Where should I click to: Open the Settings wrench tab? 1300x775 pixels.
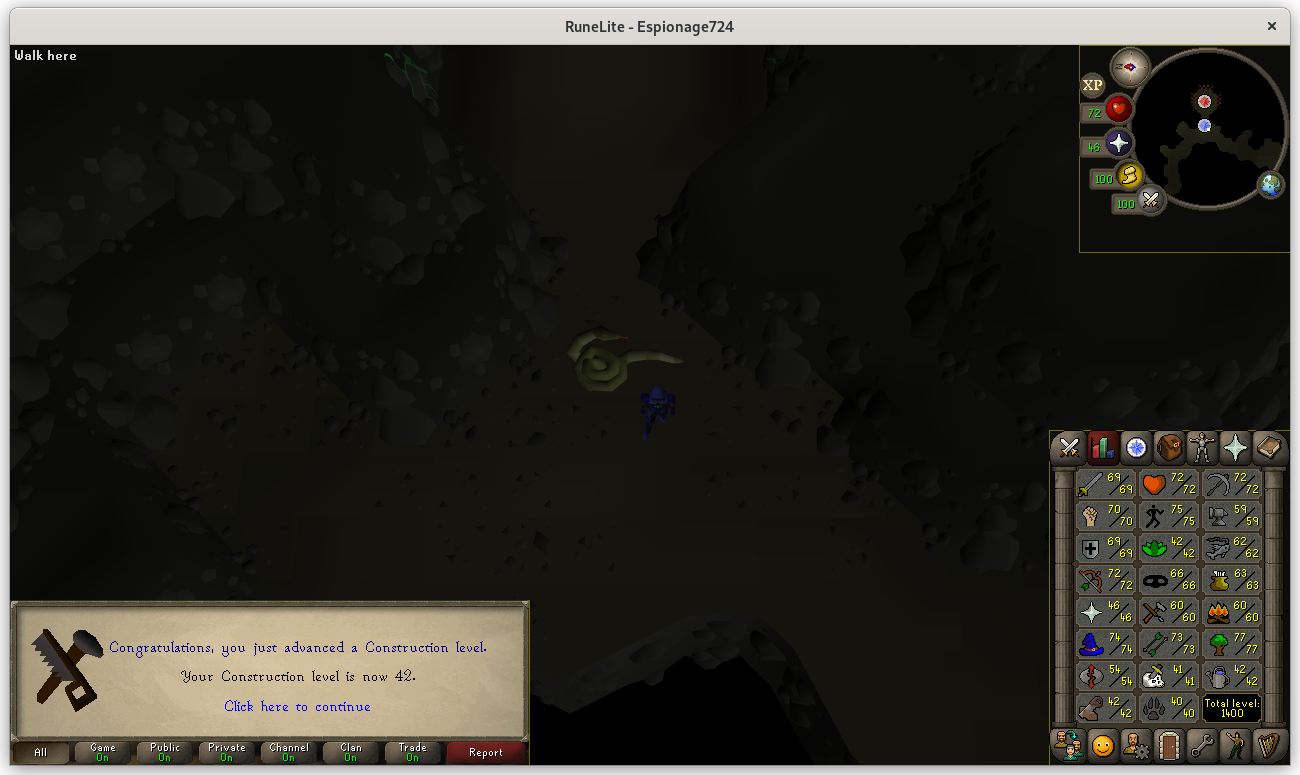[1201, 745]
